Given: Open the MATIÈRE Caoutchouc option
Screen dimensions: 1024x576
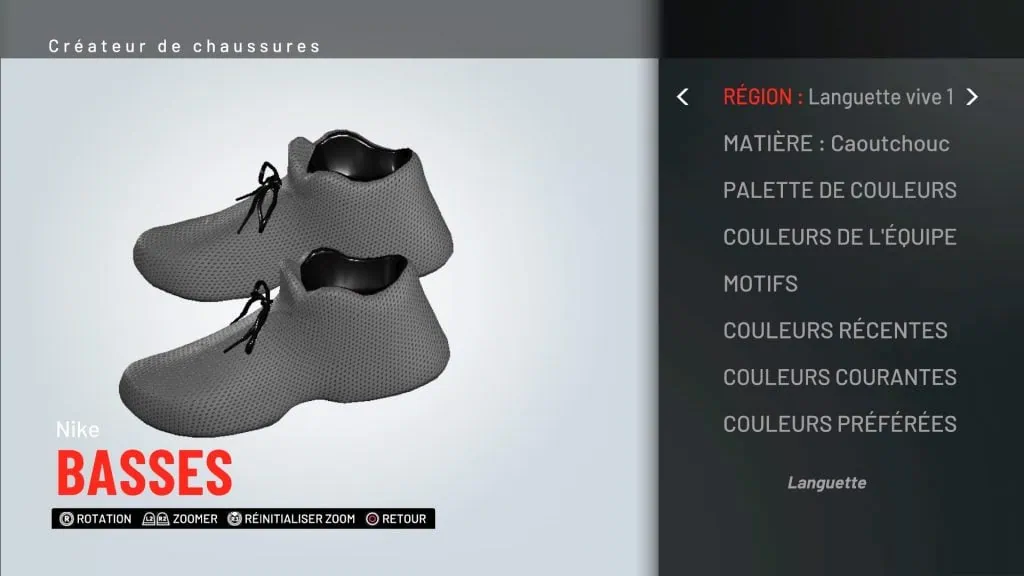Looking at the screenshot, I should coord(836,143).
